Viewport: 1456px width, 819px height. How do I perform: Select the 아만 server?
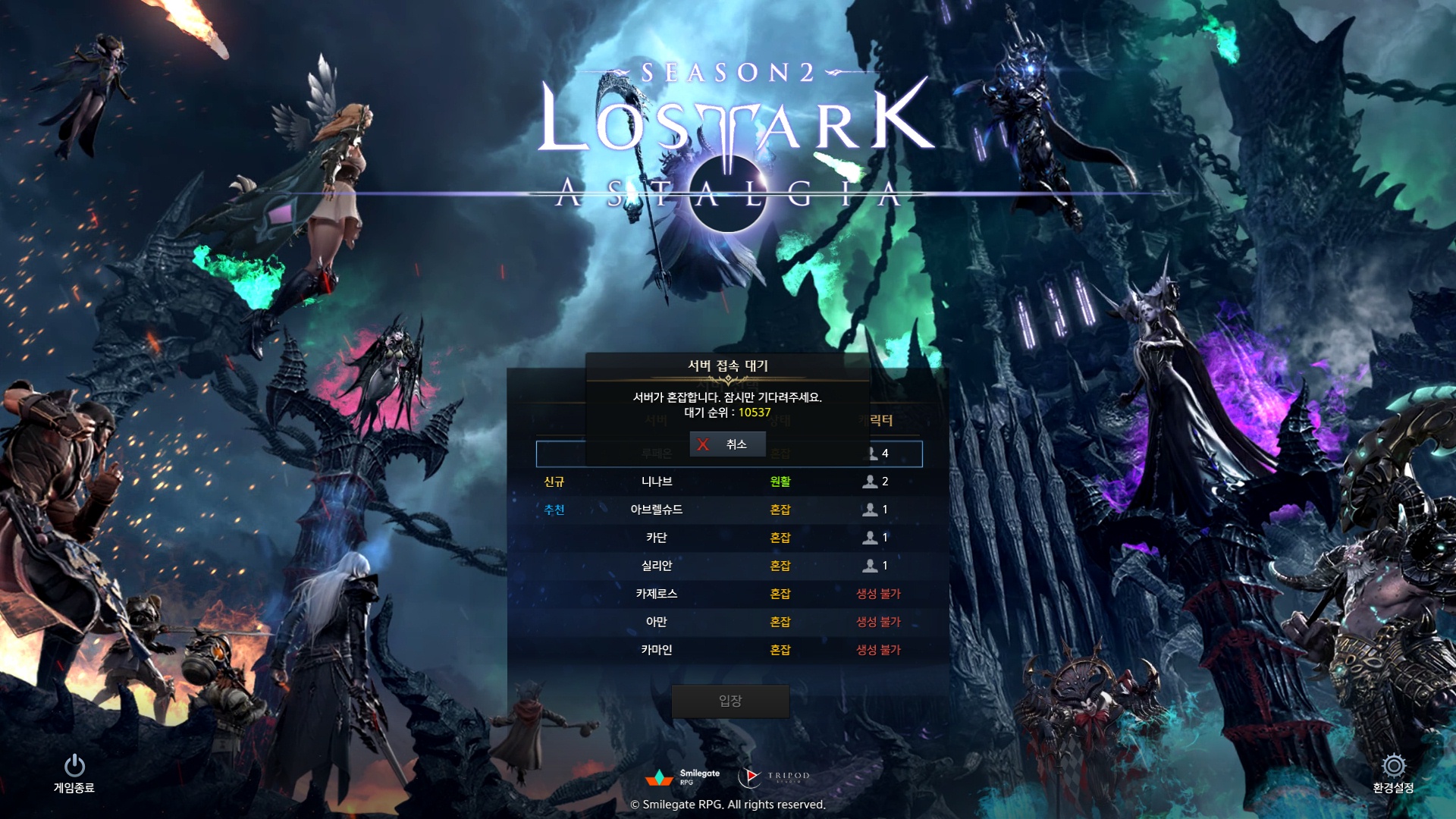(x=657, y=622)
